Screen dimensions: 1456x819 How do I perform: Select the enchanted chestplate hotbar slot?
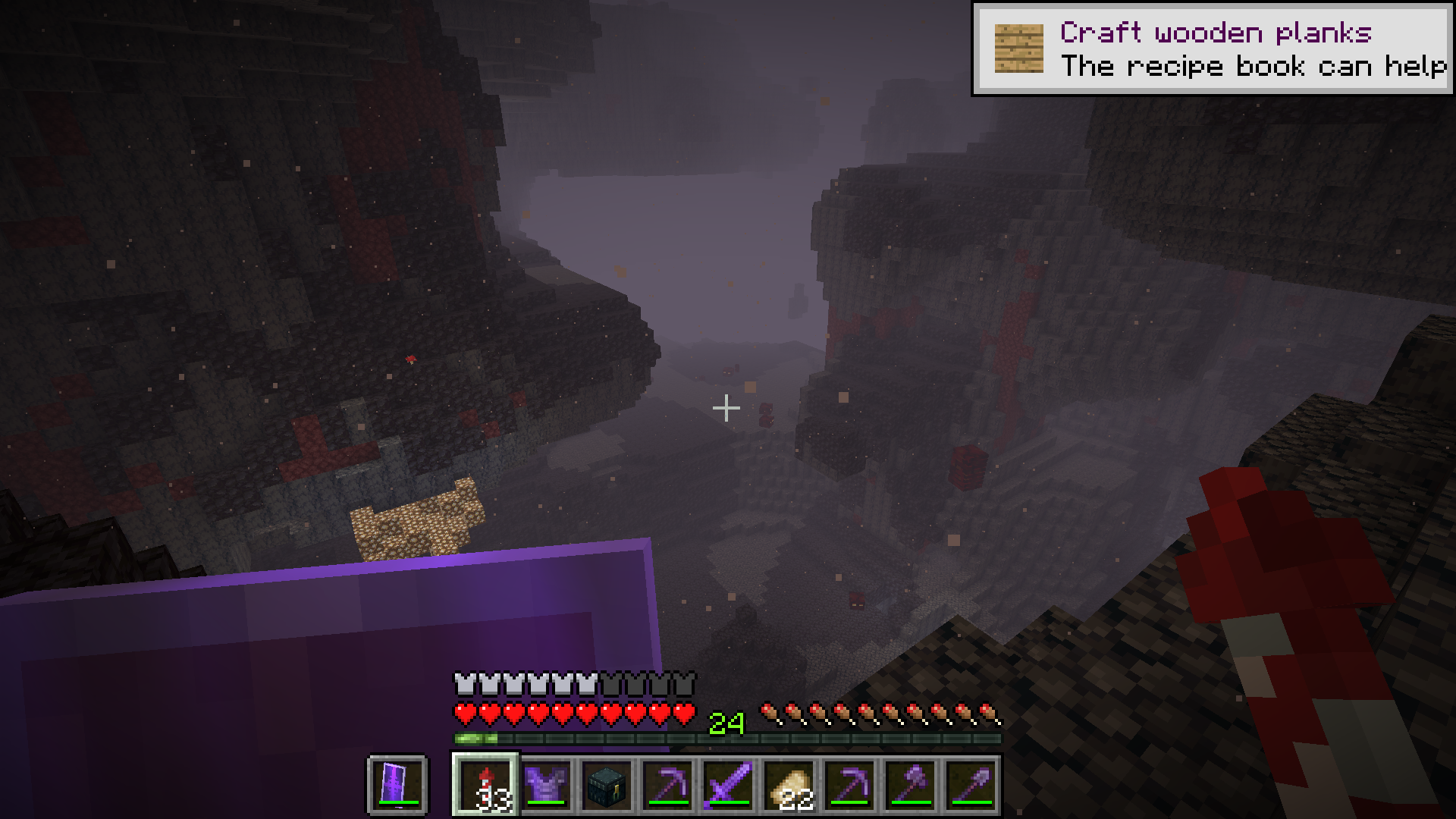point(546,784)
